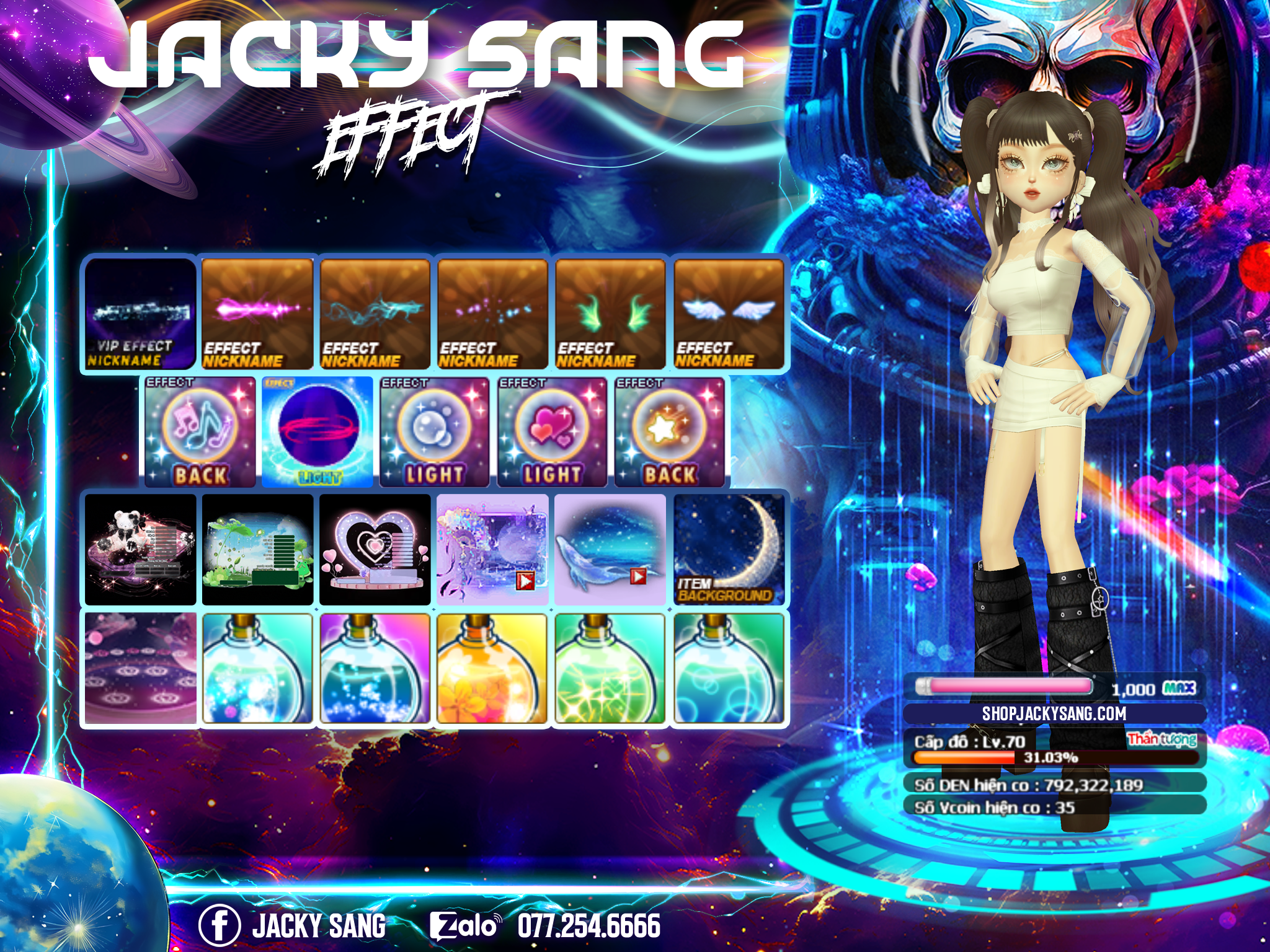Viewport: 1270px width, 952px height.
Task: Pick the green lightning potion bottle
Action: [610, 668]
